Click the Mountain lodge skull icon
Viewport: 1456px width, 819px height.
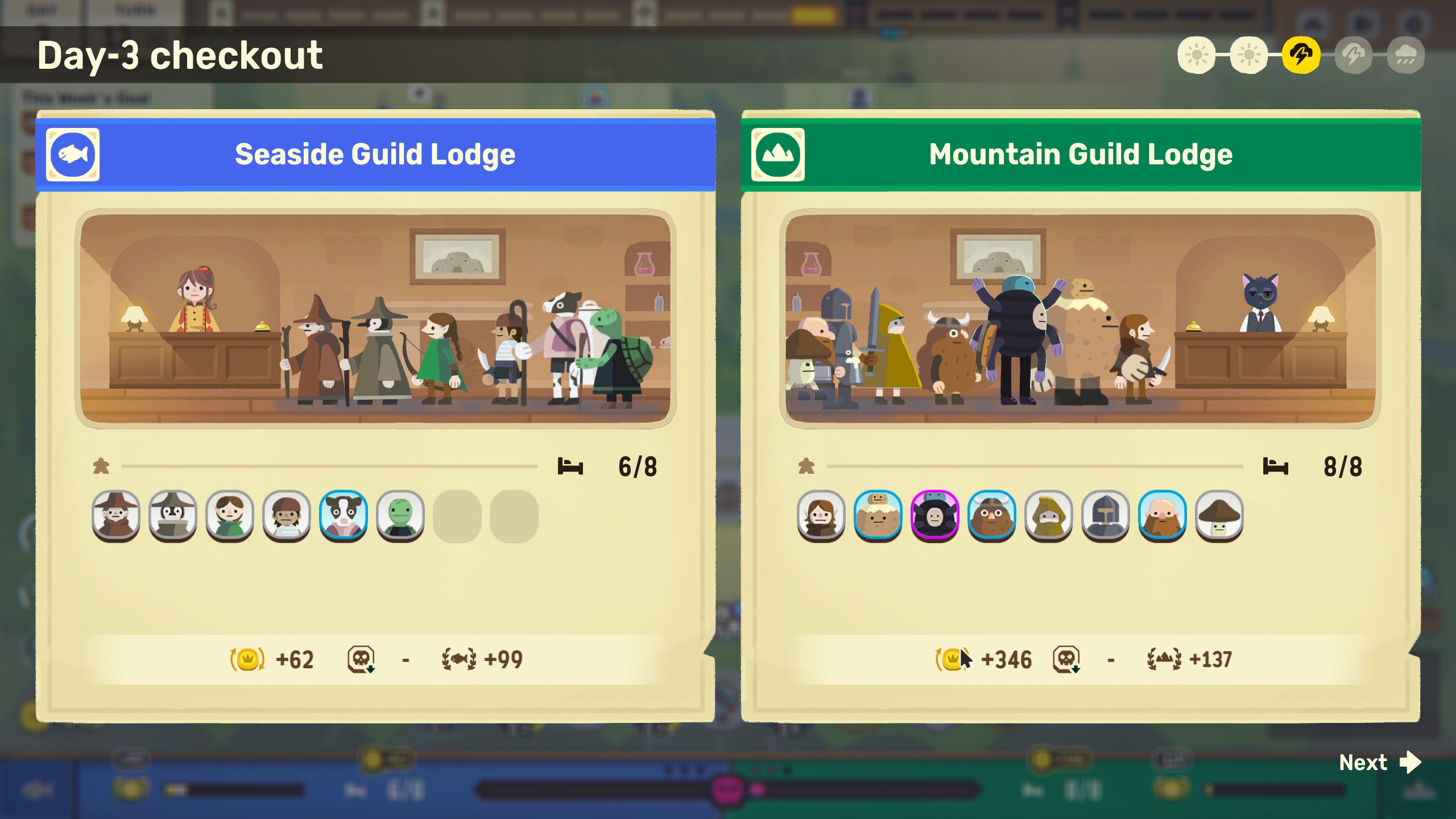(1066, 659)
